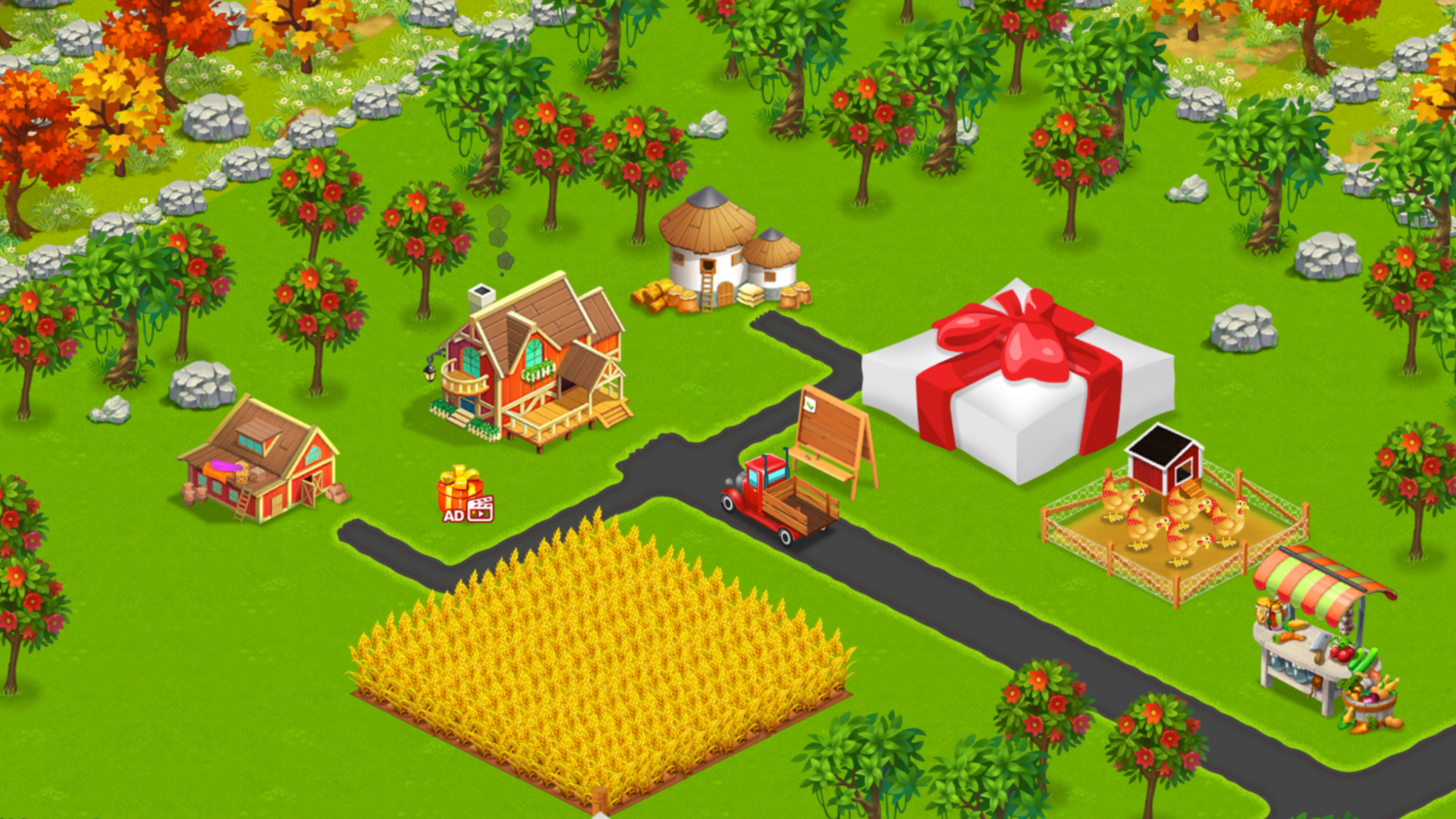Tap the chimney smoke above the farmhouse
This screenshot has height=819, width=1456.
click(x=500, y=235)
